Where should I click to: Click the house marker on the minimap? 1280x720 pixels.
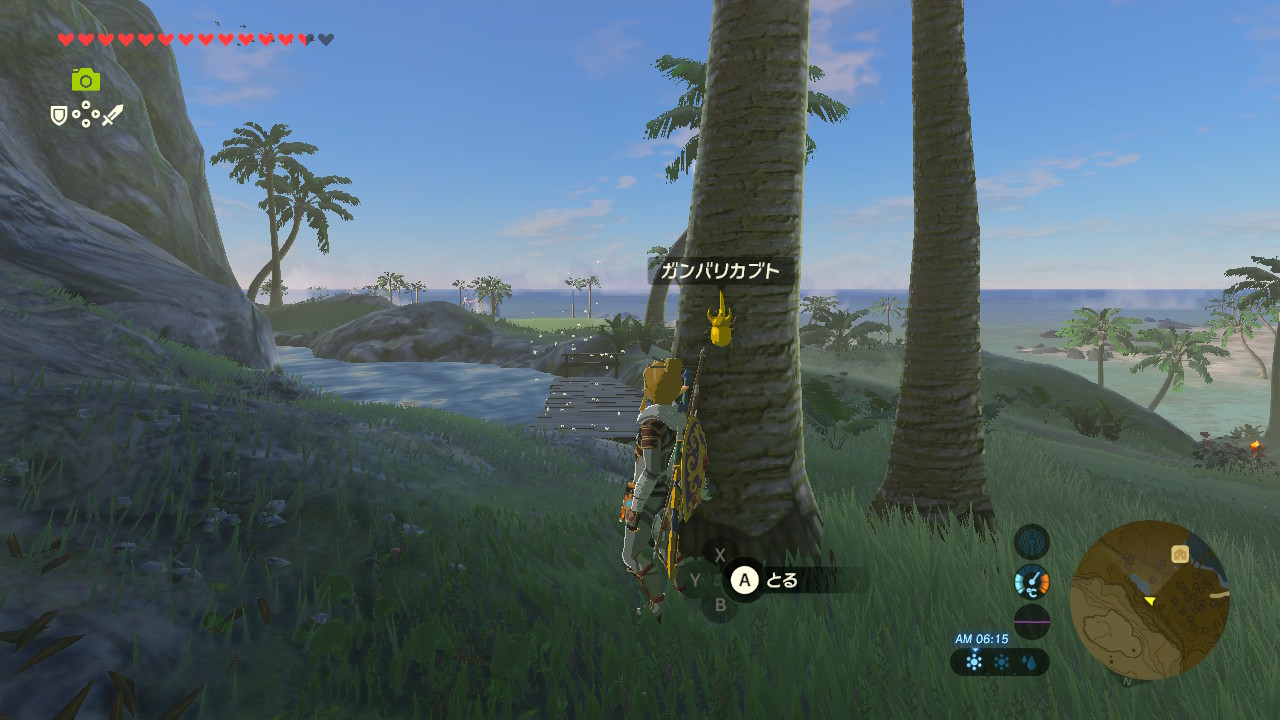pyautogui.click(x=1180, y=553)
